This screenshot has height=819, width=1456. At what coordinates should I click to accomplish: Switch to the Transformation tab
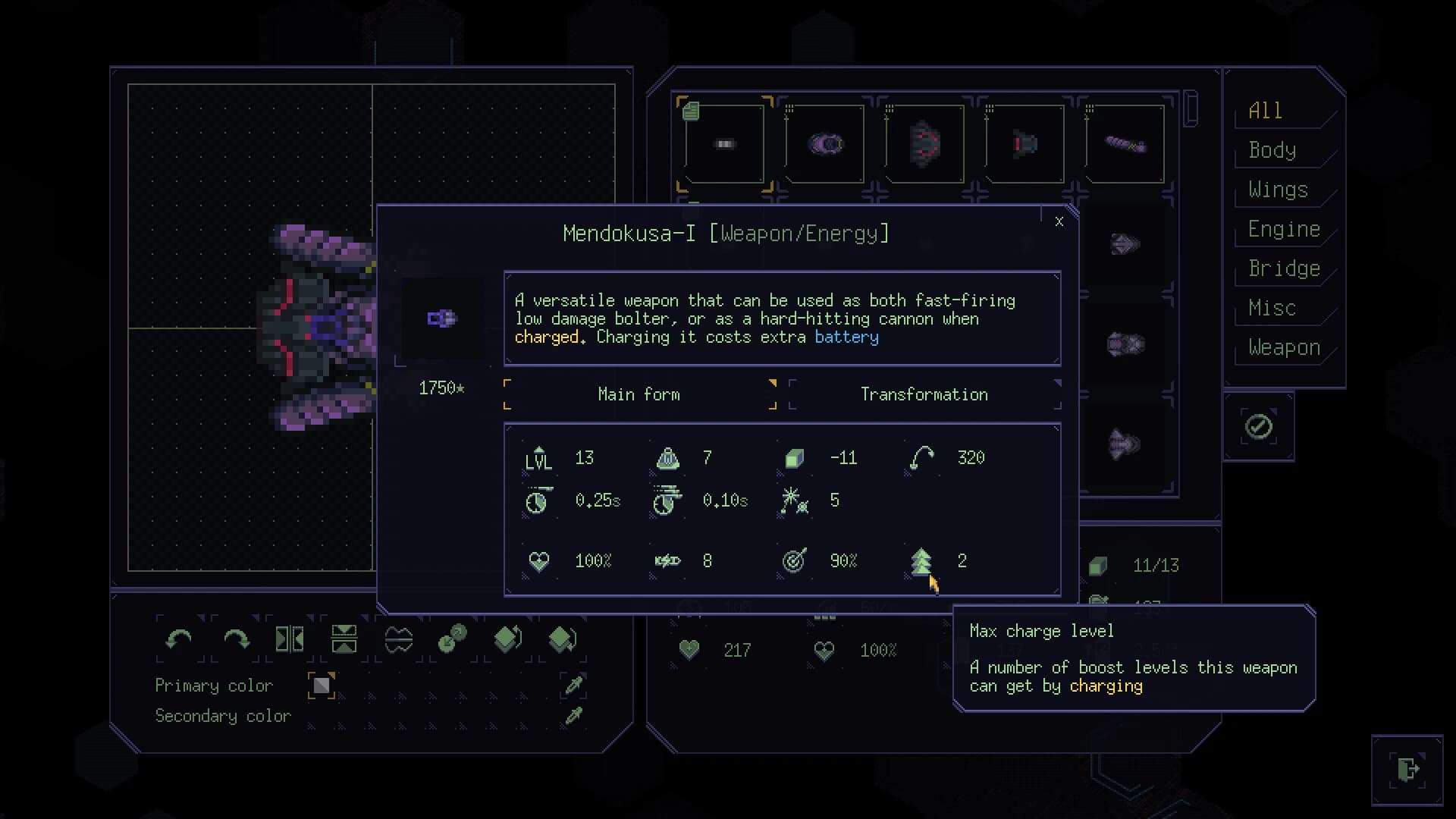[x=924, y=394]
